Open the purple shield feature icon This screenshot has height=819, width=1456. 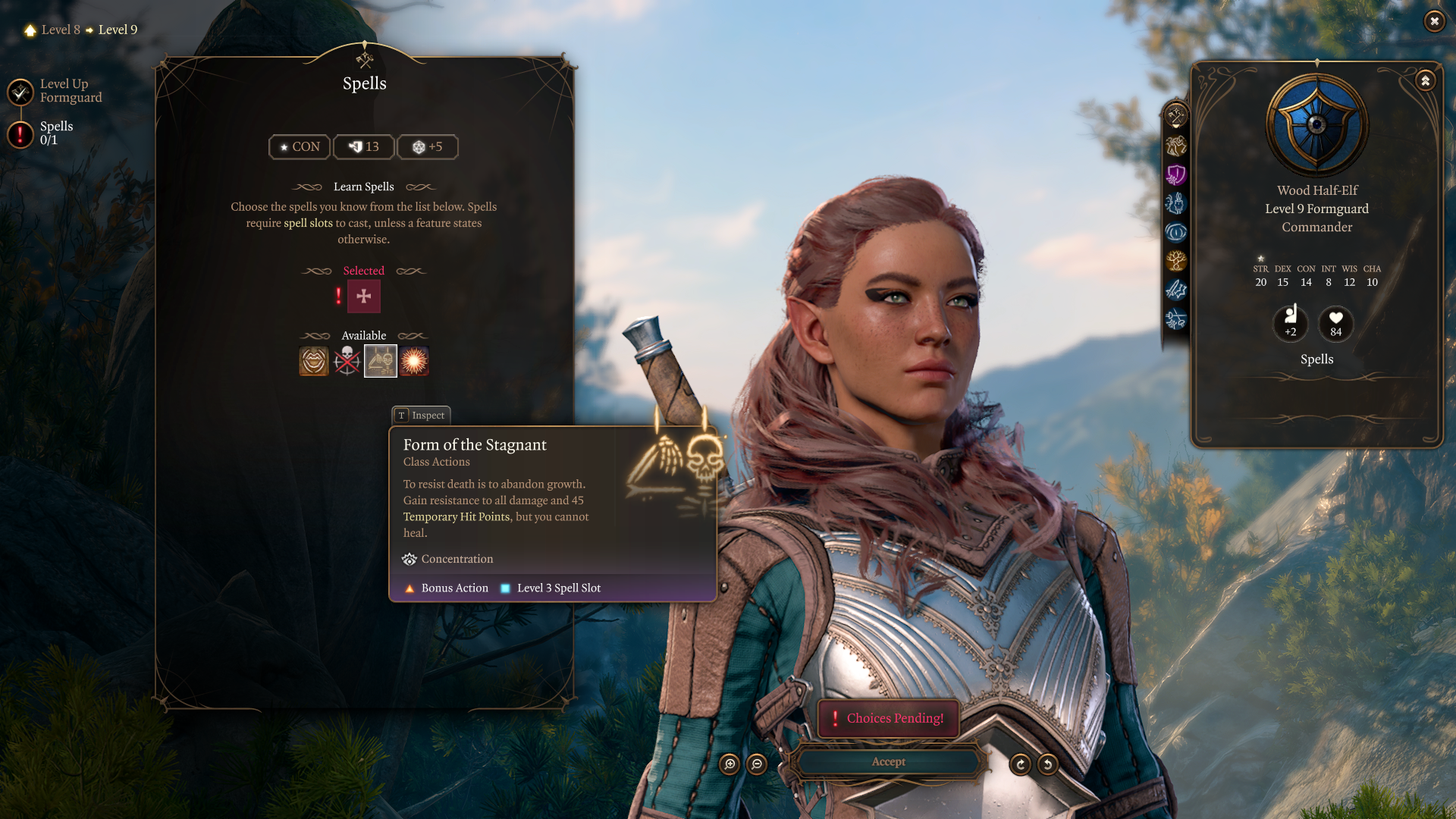pos(1176,175)
